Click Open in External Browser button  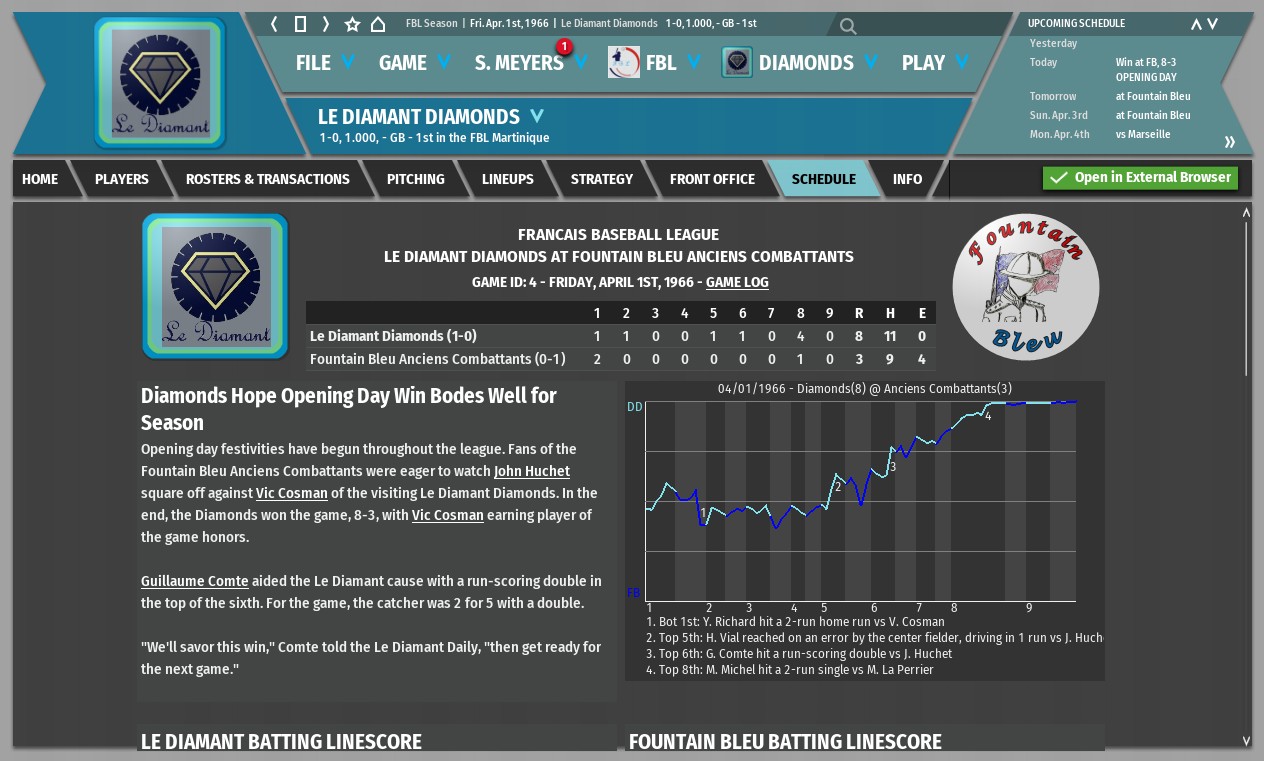pos(1140,178)
